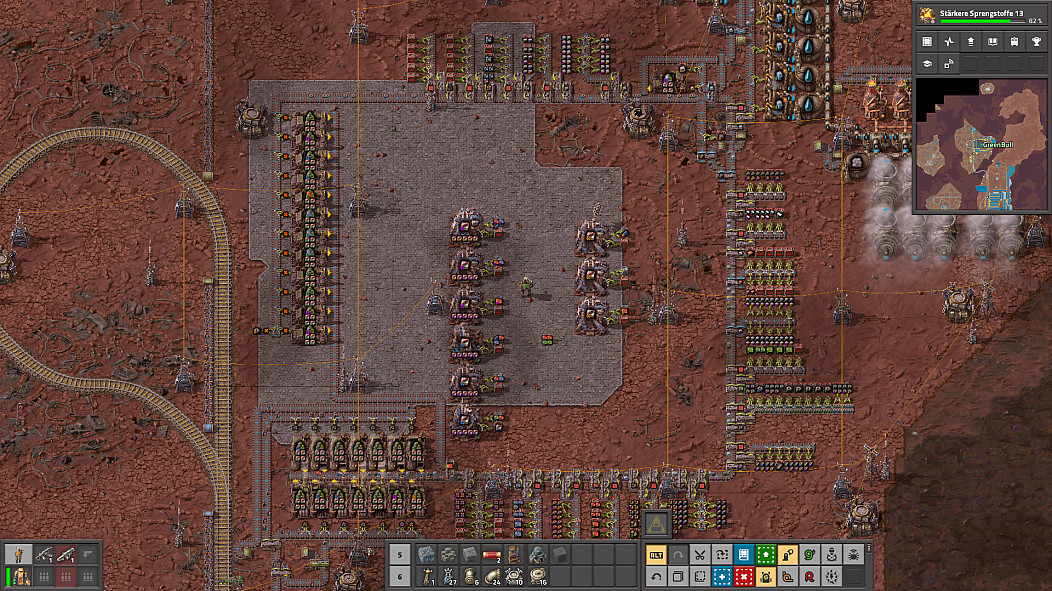Open the open-book Factoriopedia button
This screenshot has height=591, width=1052.
(x=992, y=42)
